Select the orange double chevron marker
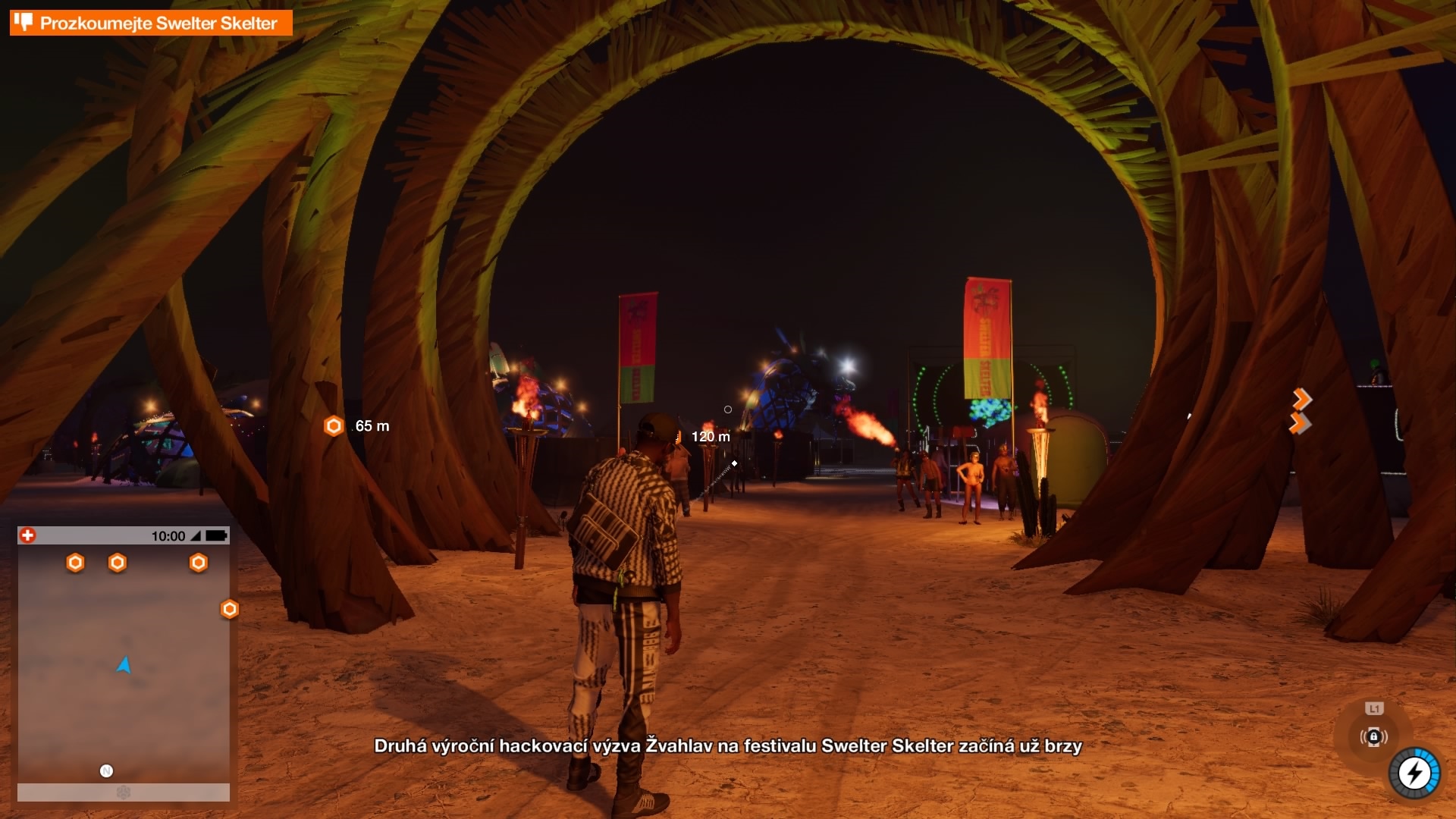1456x819 pixels. (x=1301, y=411)
